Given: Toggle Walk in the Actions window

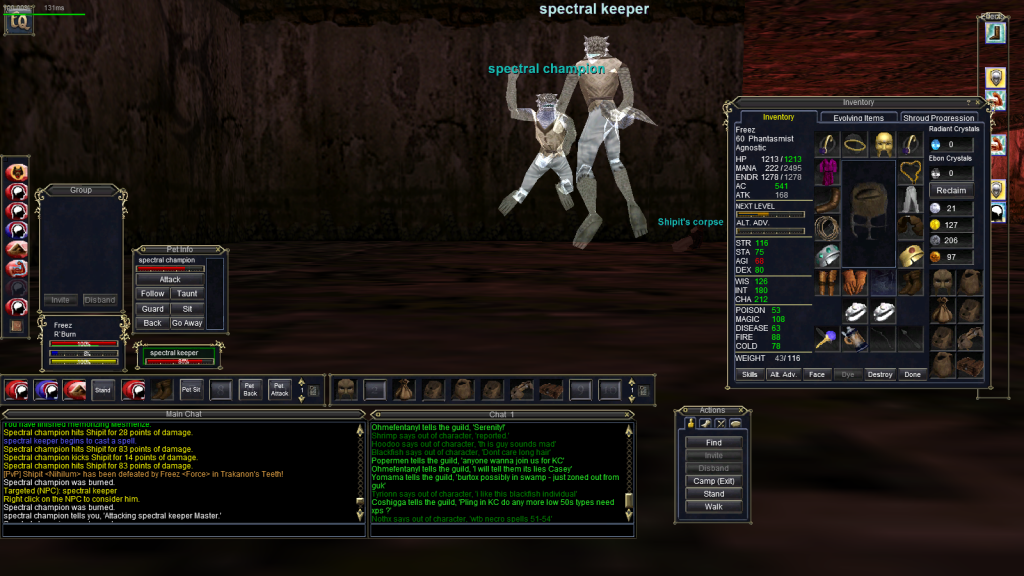Looking at the screenshot, I should 714,506.
